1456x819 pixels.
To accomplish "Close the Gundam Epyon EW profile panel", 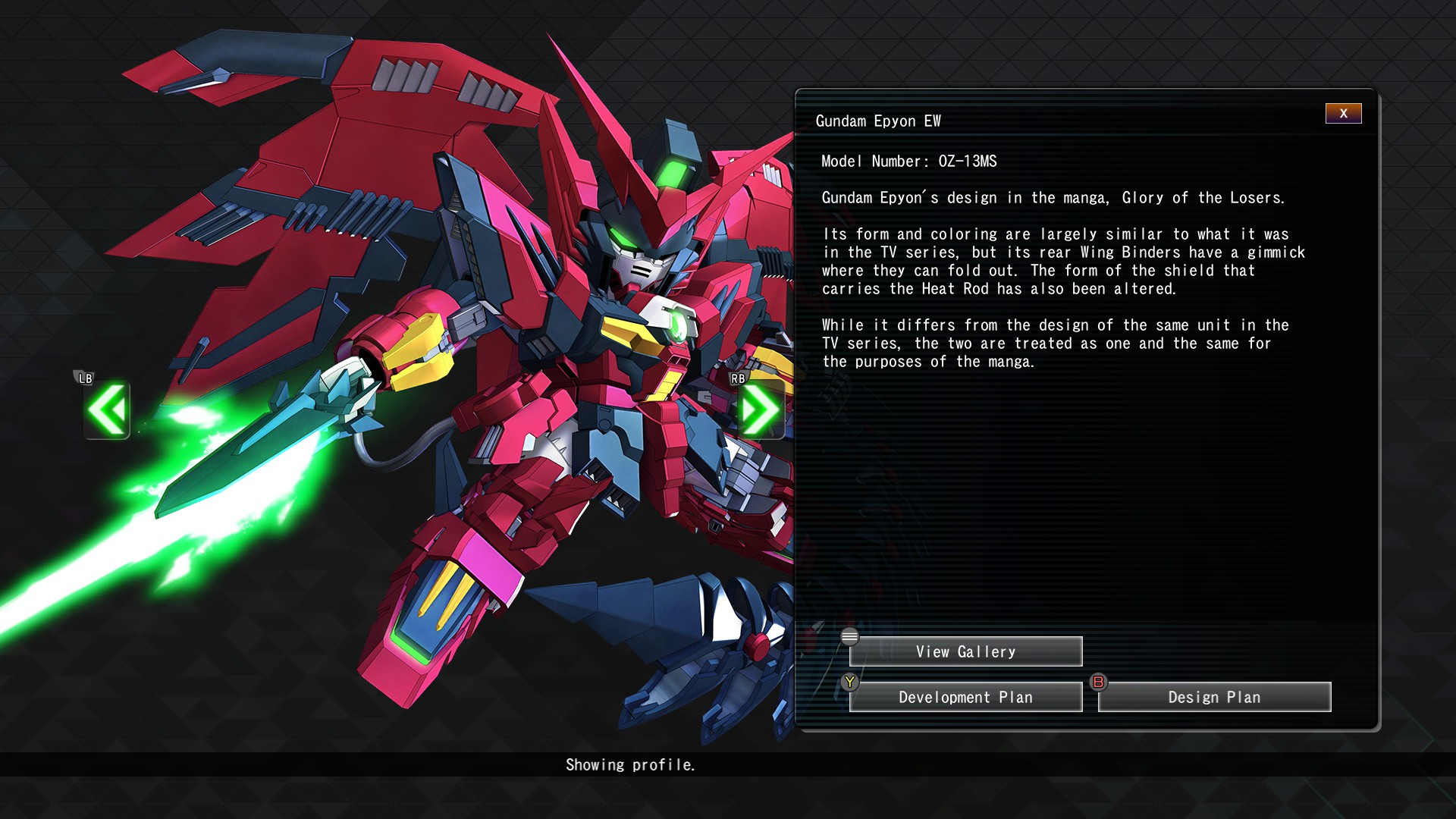I will (x=1343, y=114).
